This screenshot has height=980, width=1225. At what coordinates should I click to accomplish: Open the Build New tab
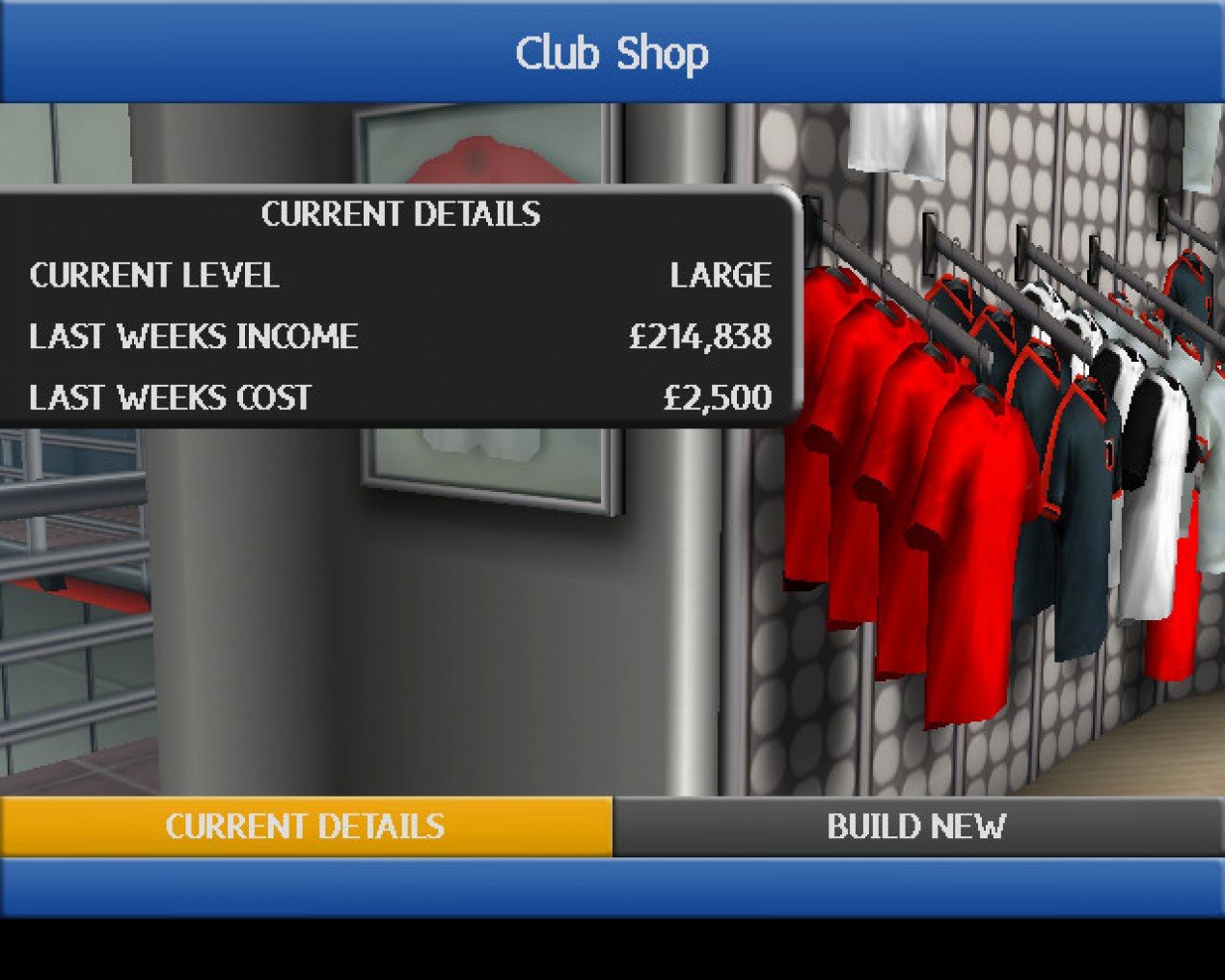pyautogui.click(x=917, y=827)
